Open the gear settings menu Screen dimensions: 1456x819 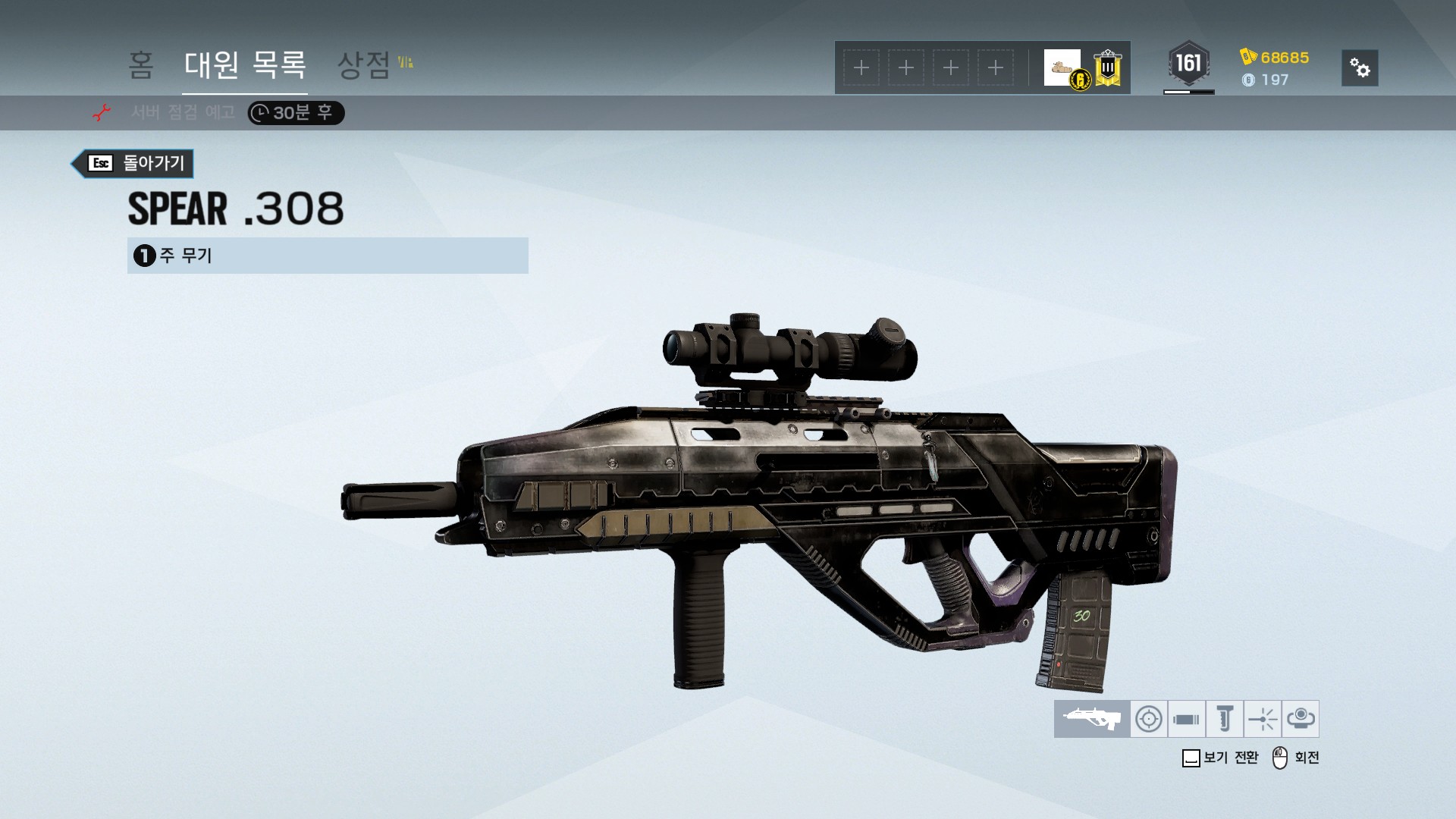click(1360, 68)
